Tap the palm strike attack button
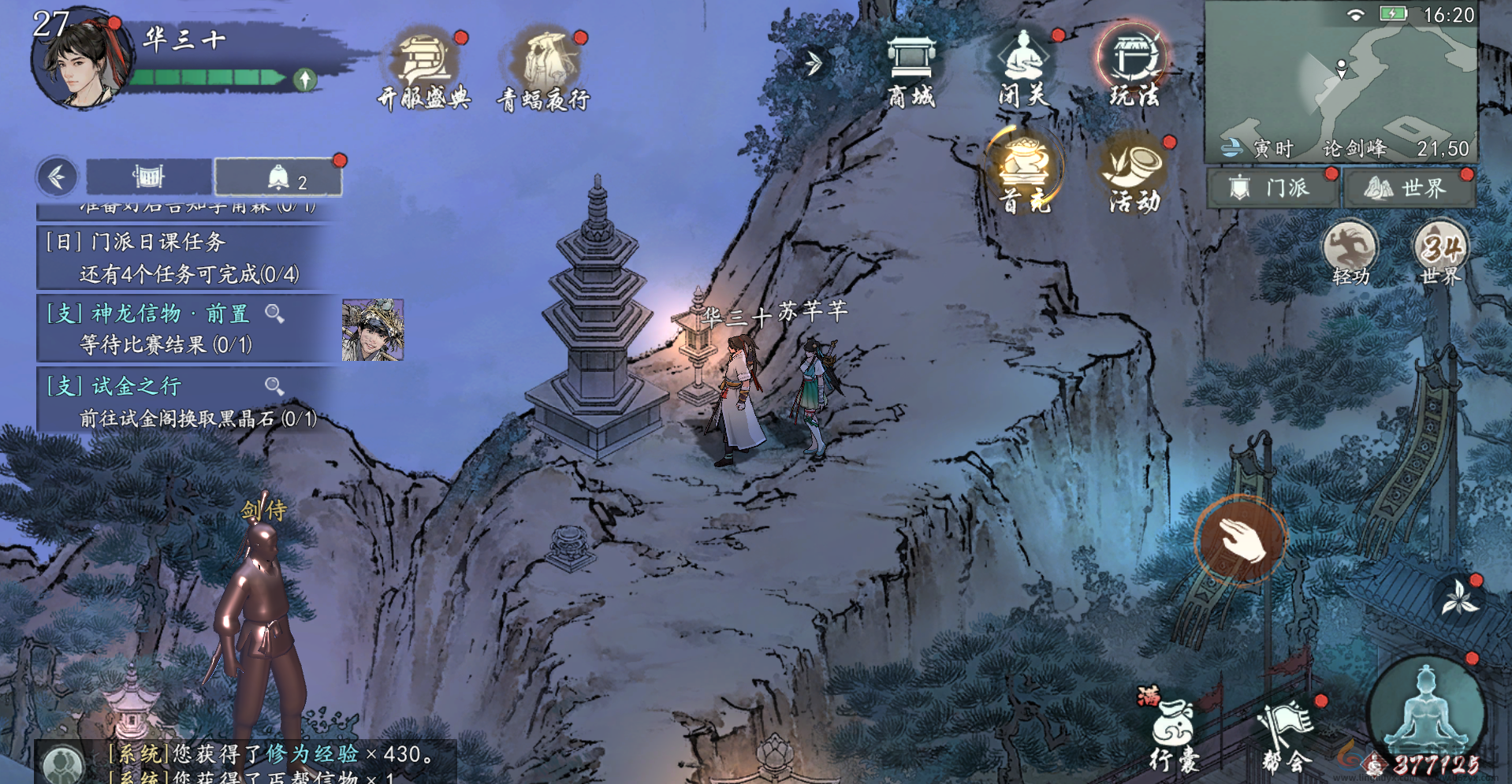1512x784 pixels. pos(1240,540)
